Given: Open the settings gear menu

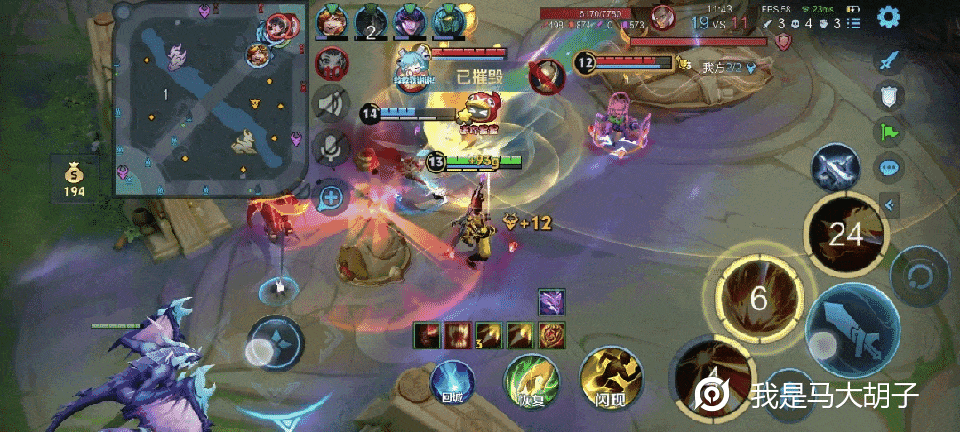Looking at the screenshot, I should click(888, 17).
